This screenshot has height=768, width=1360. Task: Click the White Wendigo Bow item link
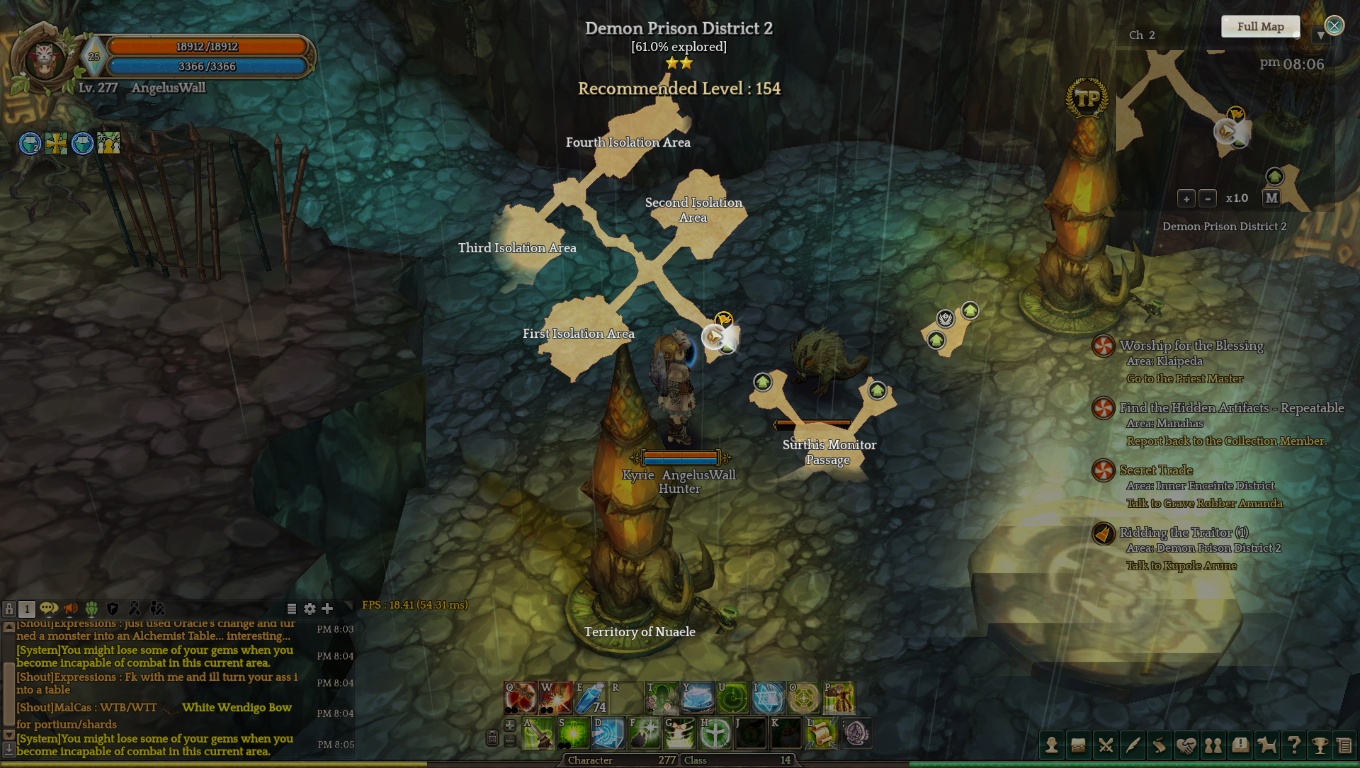click(x=237, y=708)
